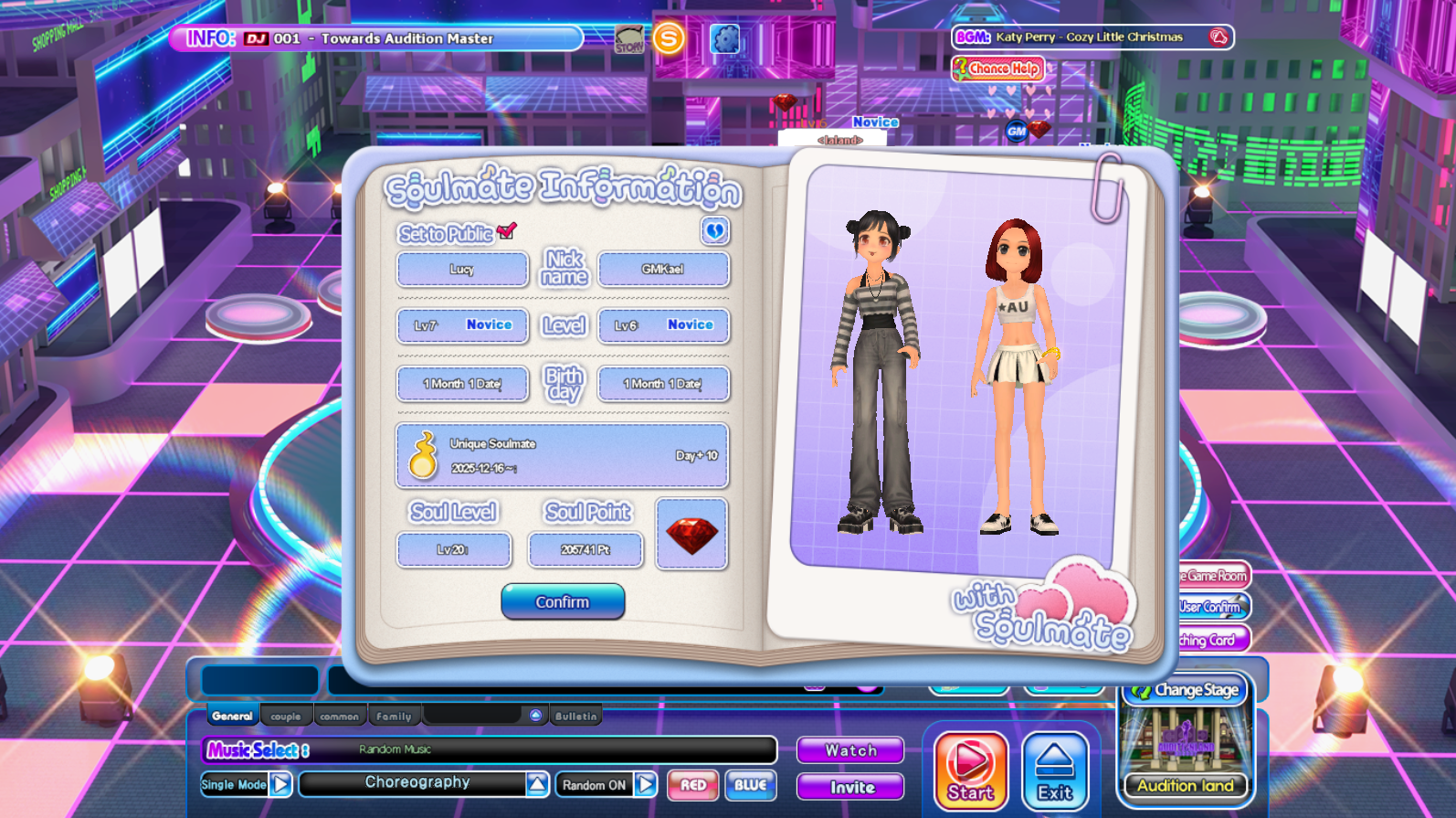Join the BLUE team
Image resolution: width=1456 pixels, height=818 pixels.
coord(750,785)
